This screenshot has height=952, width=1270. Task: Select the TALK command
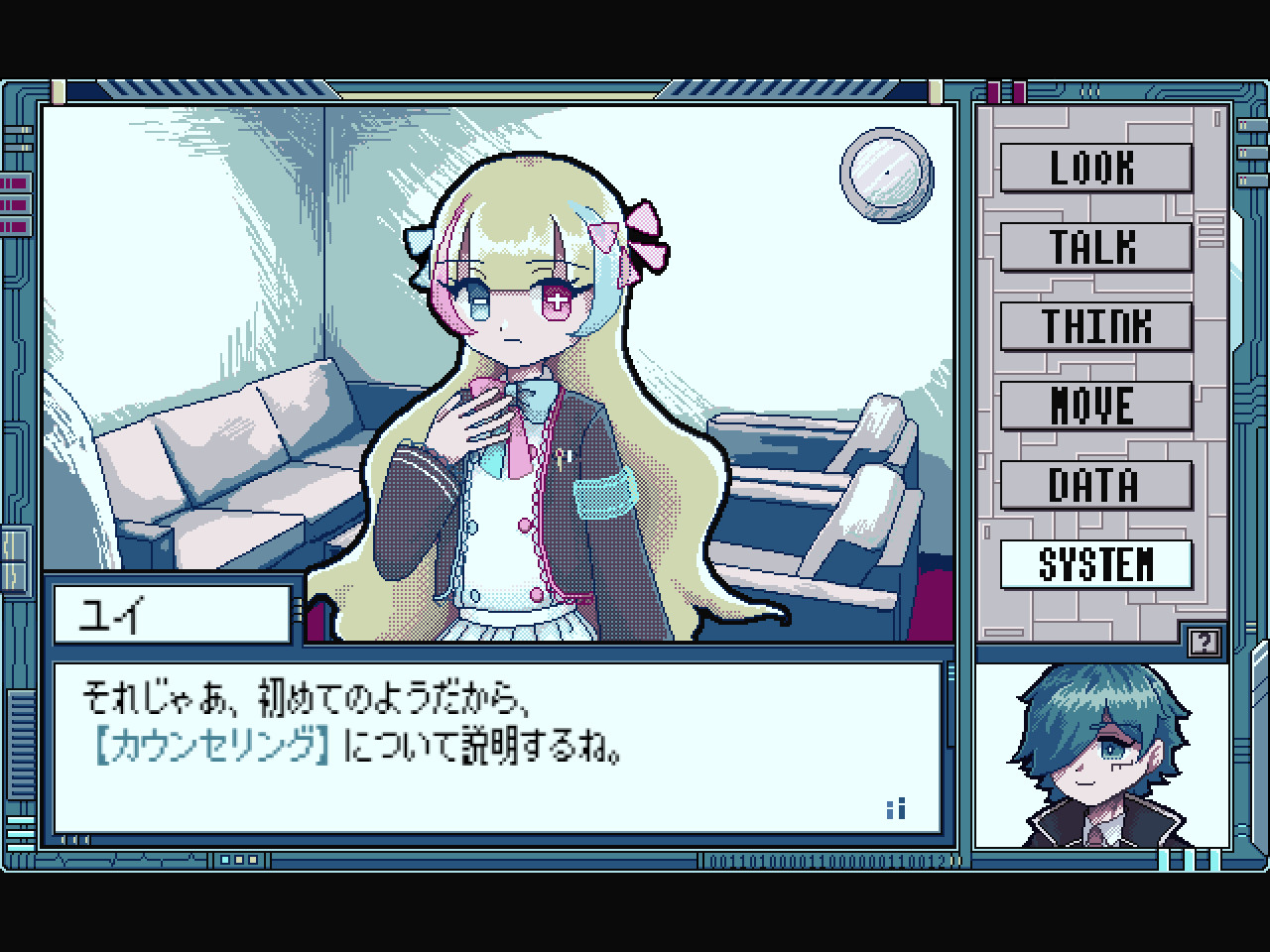click(1096, 247)
